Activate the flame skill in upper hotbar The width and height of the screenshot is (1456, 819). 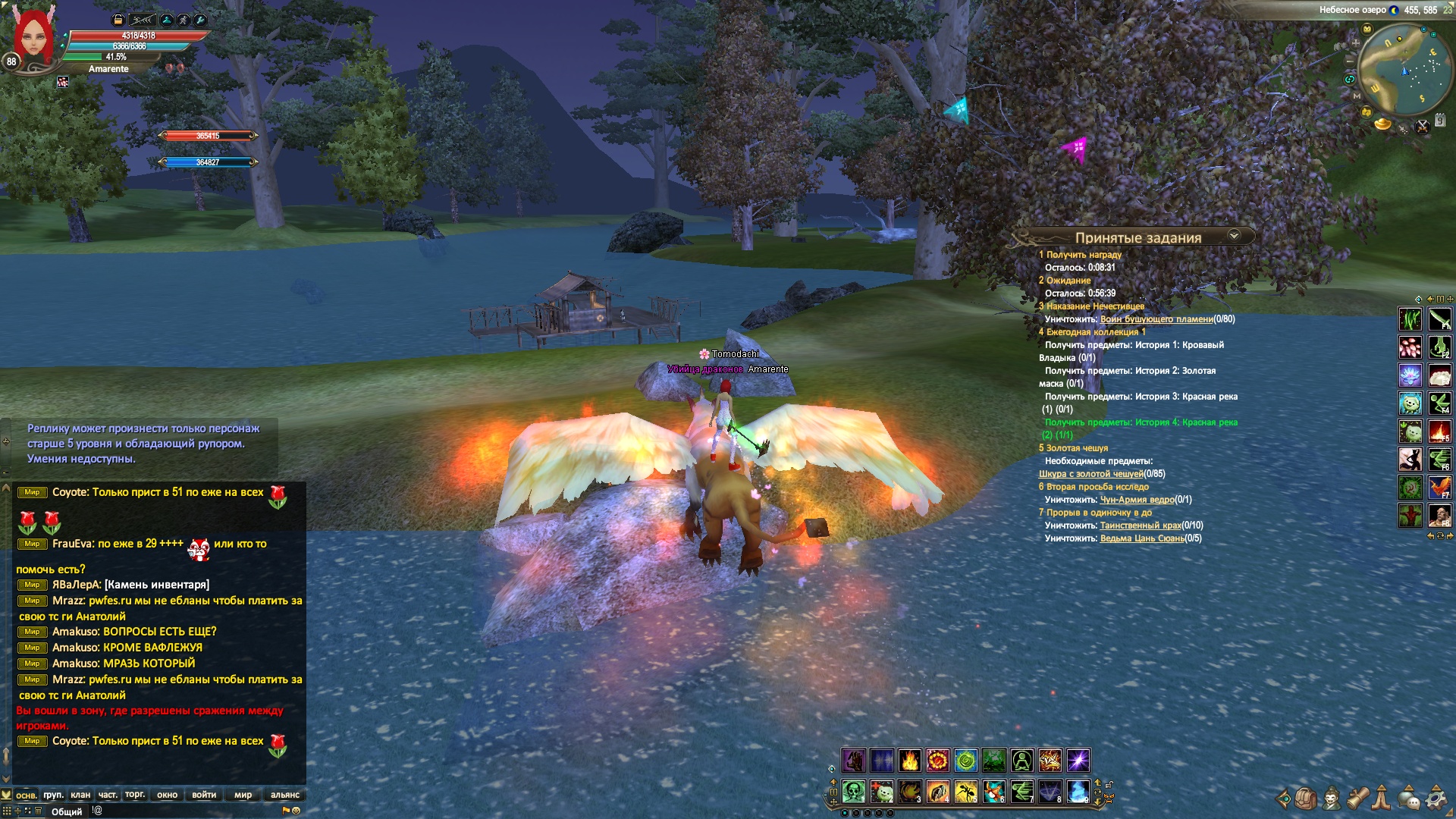(x=909, y=760)
